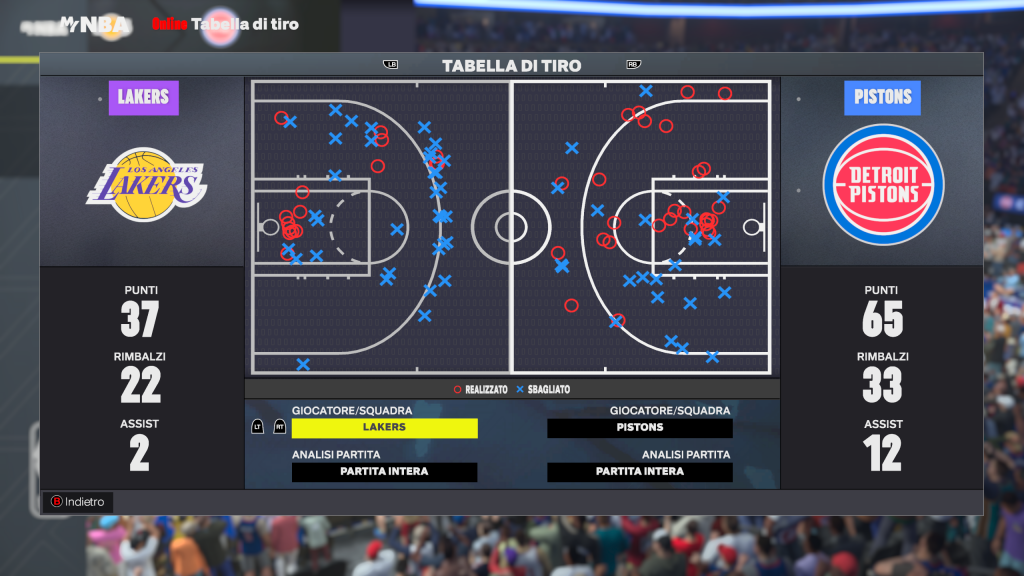Select the Lakers team name badge
1024x576 pixels.
[143, 98]
